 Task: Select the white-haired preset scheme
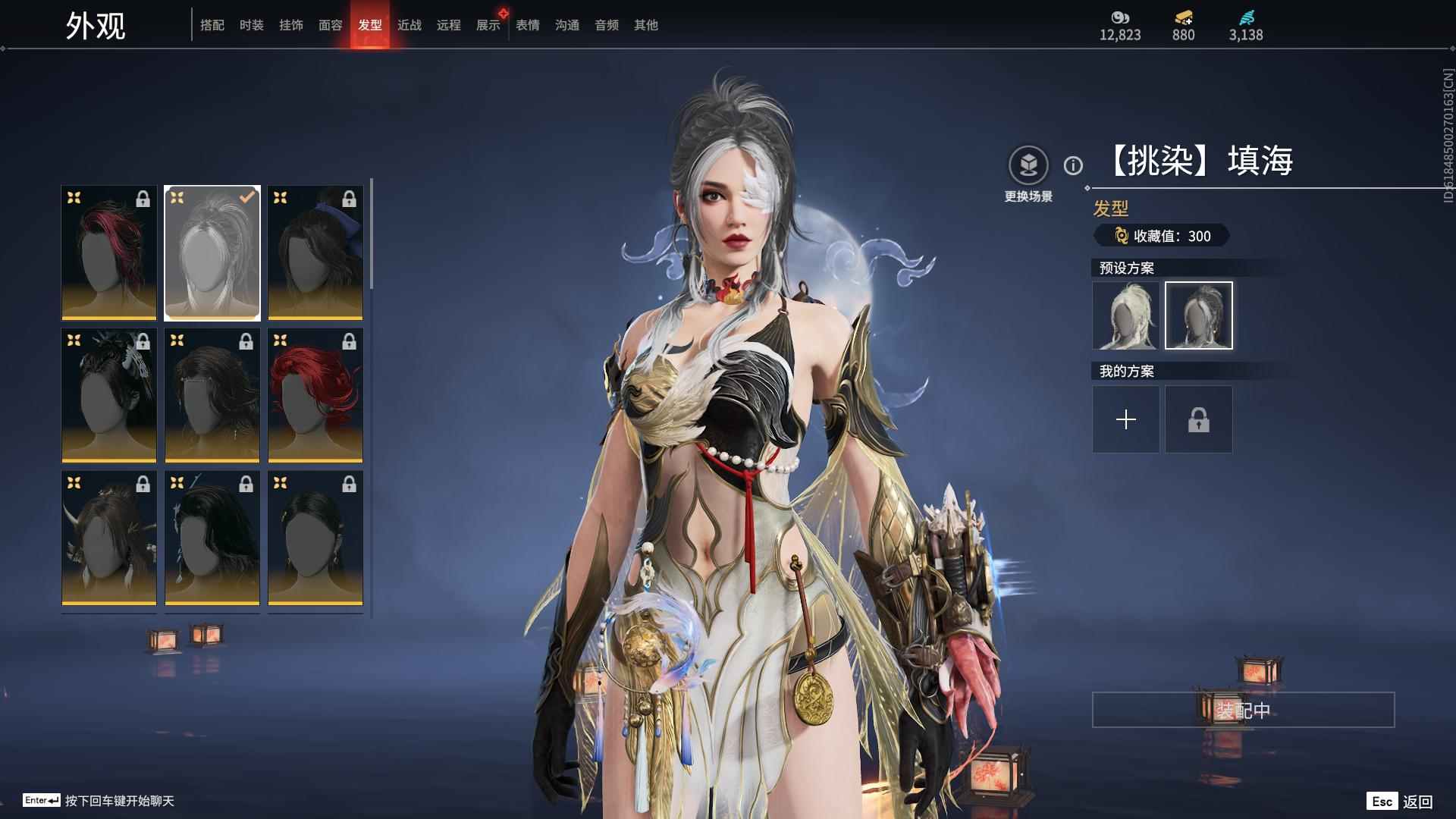point(1125,315)
